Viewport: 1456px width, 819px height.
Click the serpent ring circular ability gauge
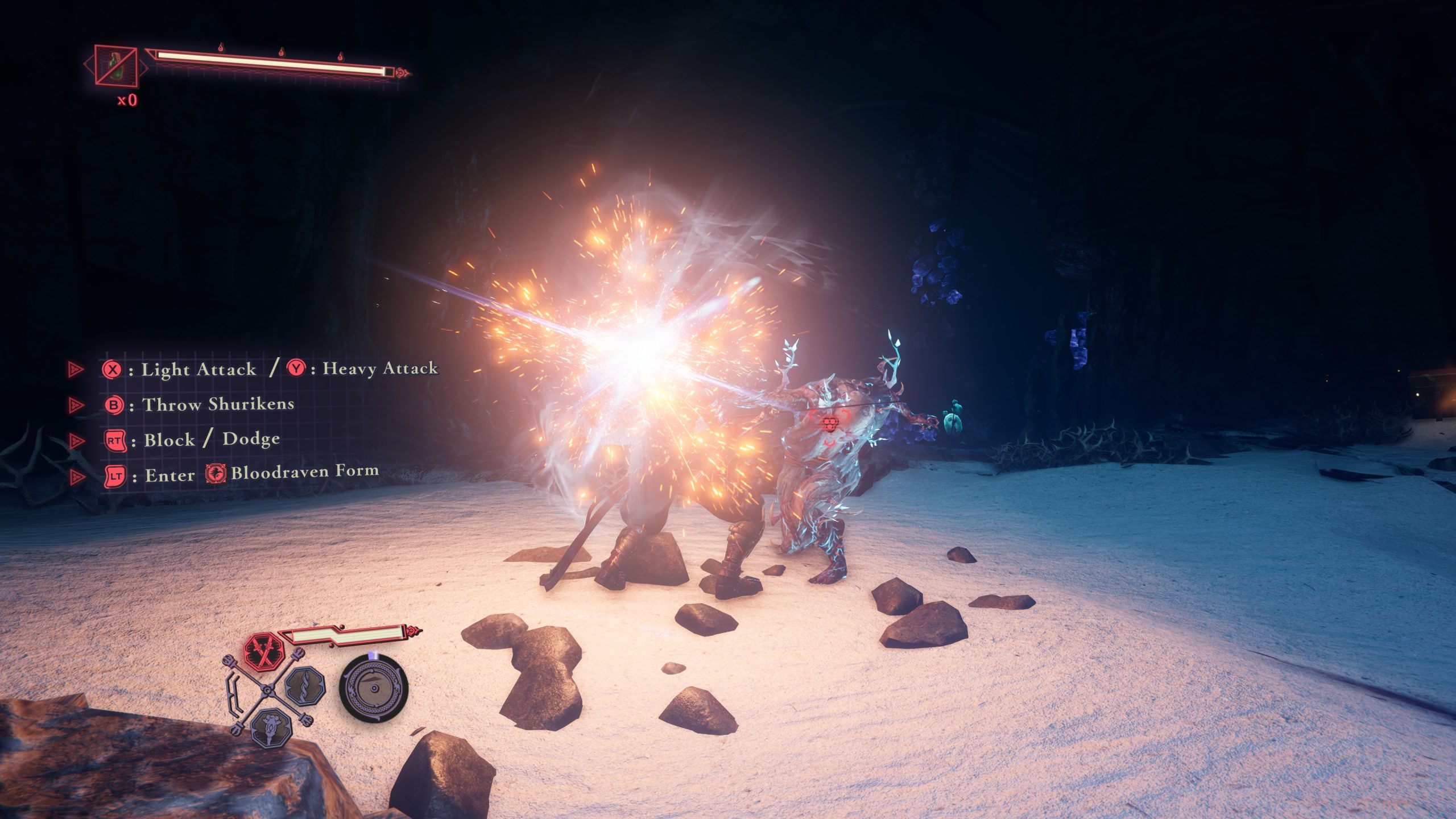(374, 689)
